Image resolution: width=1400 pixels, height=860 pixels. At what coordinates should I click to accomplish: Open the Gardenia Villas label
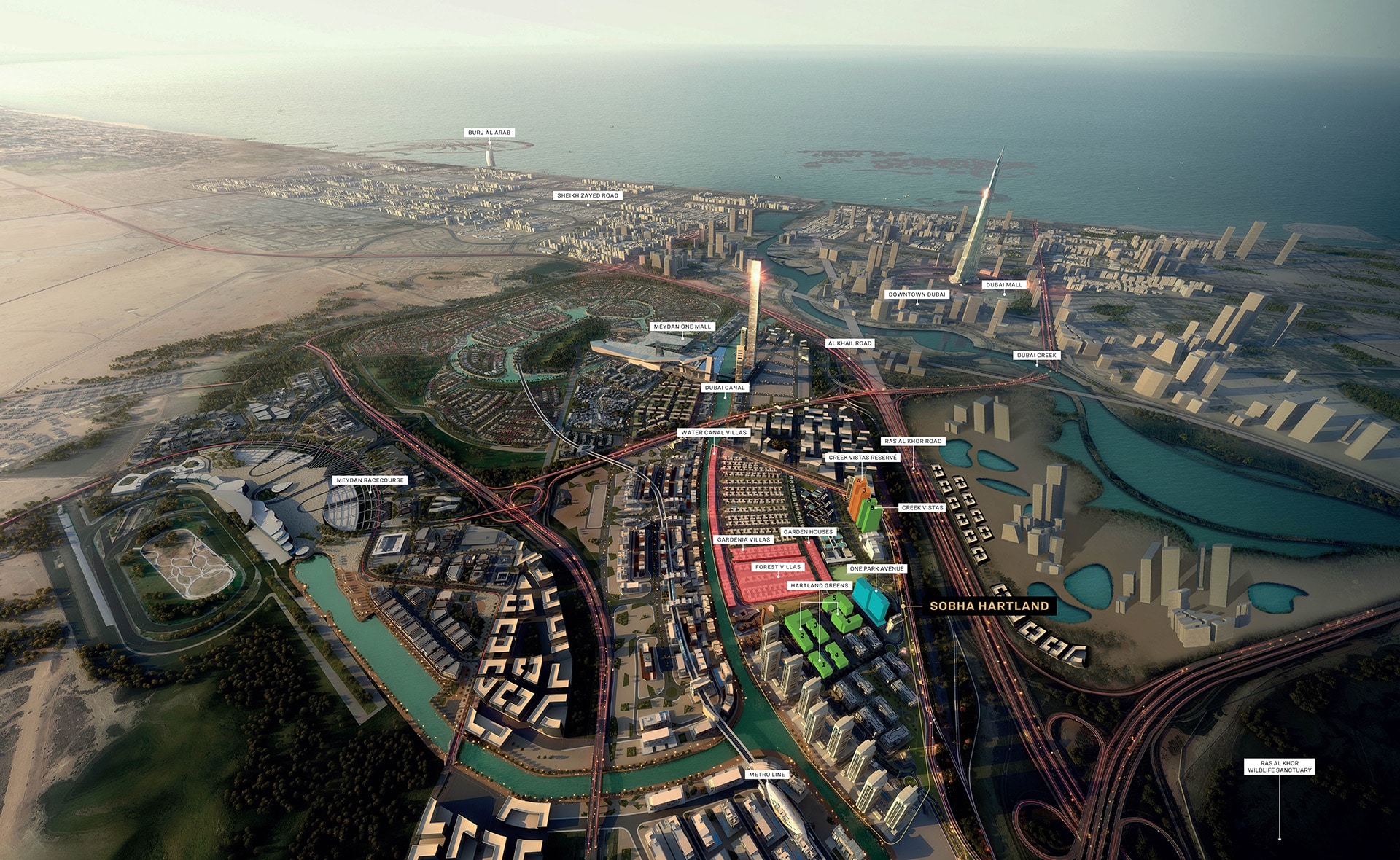click(744, 540)
